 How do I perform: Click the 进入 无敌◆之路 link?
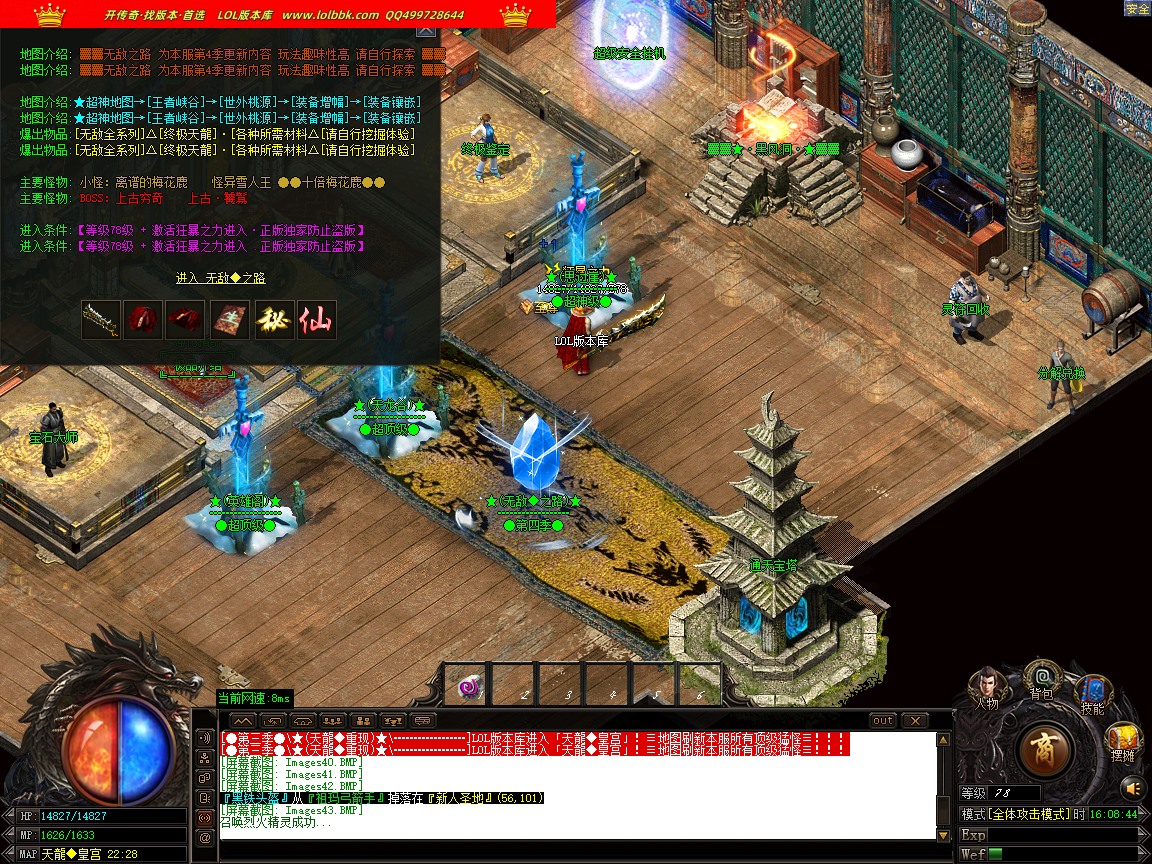click(x=220, y=278)
